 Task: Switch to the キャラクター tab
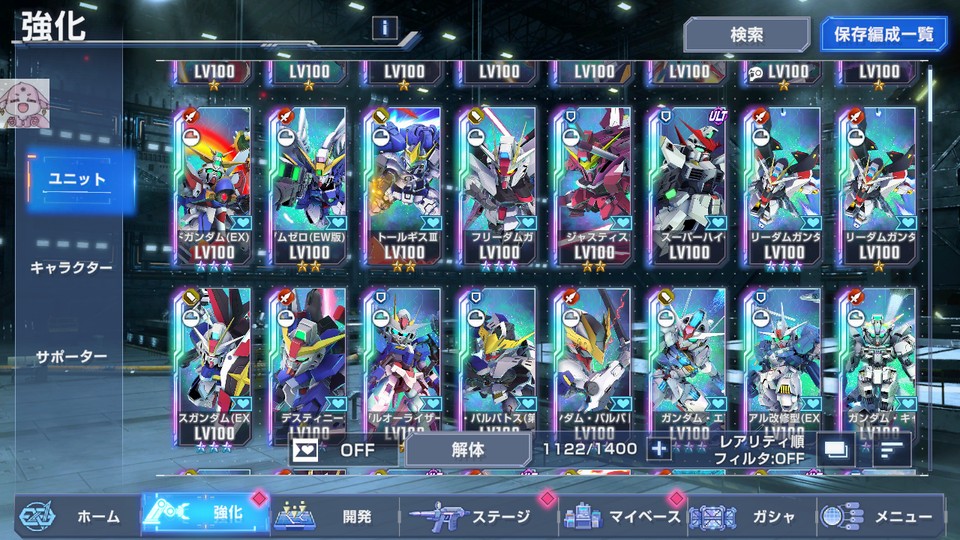[x=71, y=268]
